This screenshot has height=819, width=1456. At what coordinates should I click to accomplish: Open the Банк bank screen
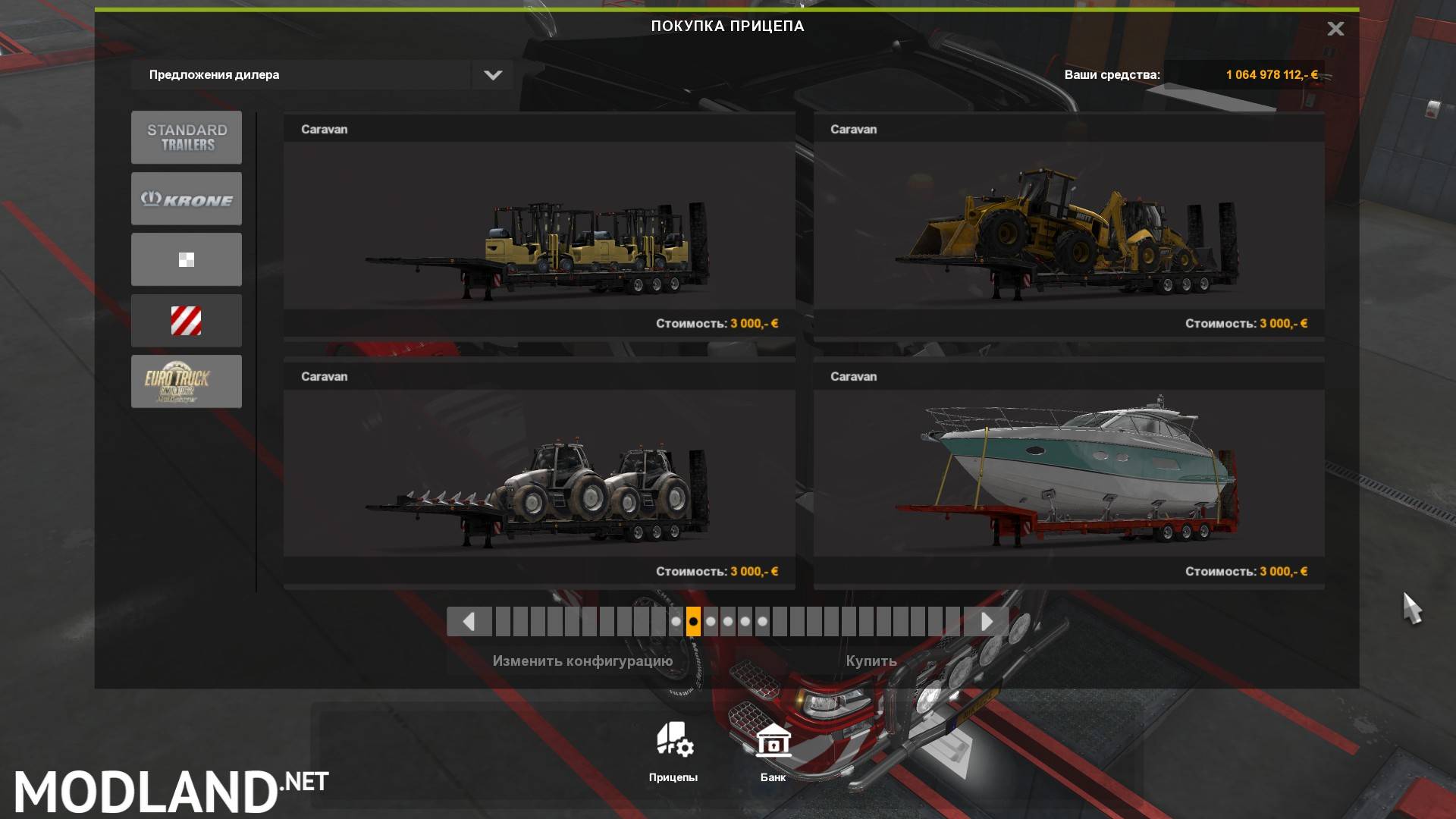coord(772,751)
